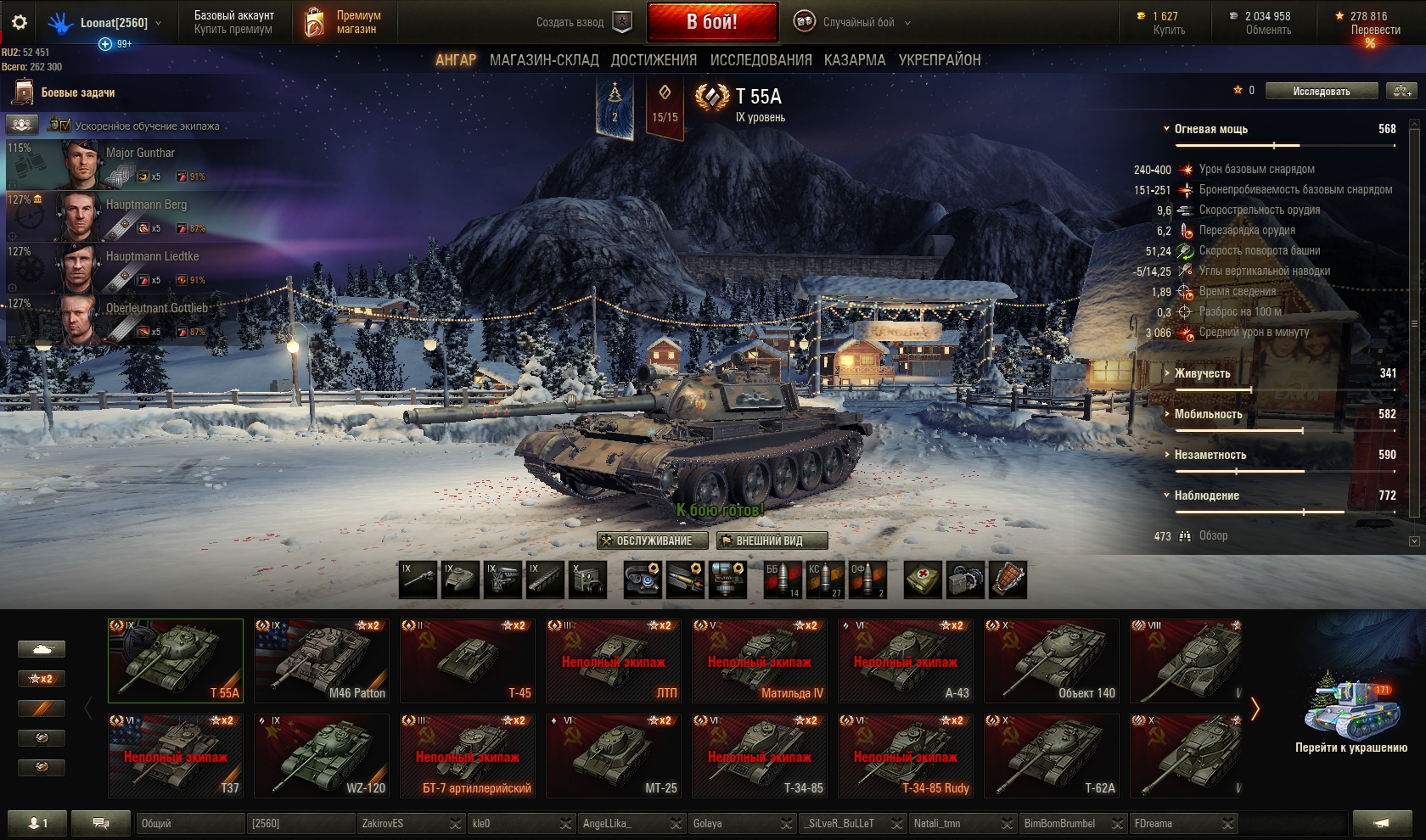Open the Премиум магазин

click(x=343, y=23)
